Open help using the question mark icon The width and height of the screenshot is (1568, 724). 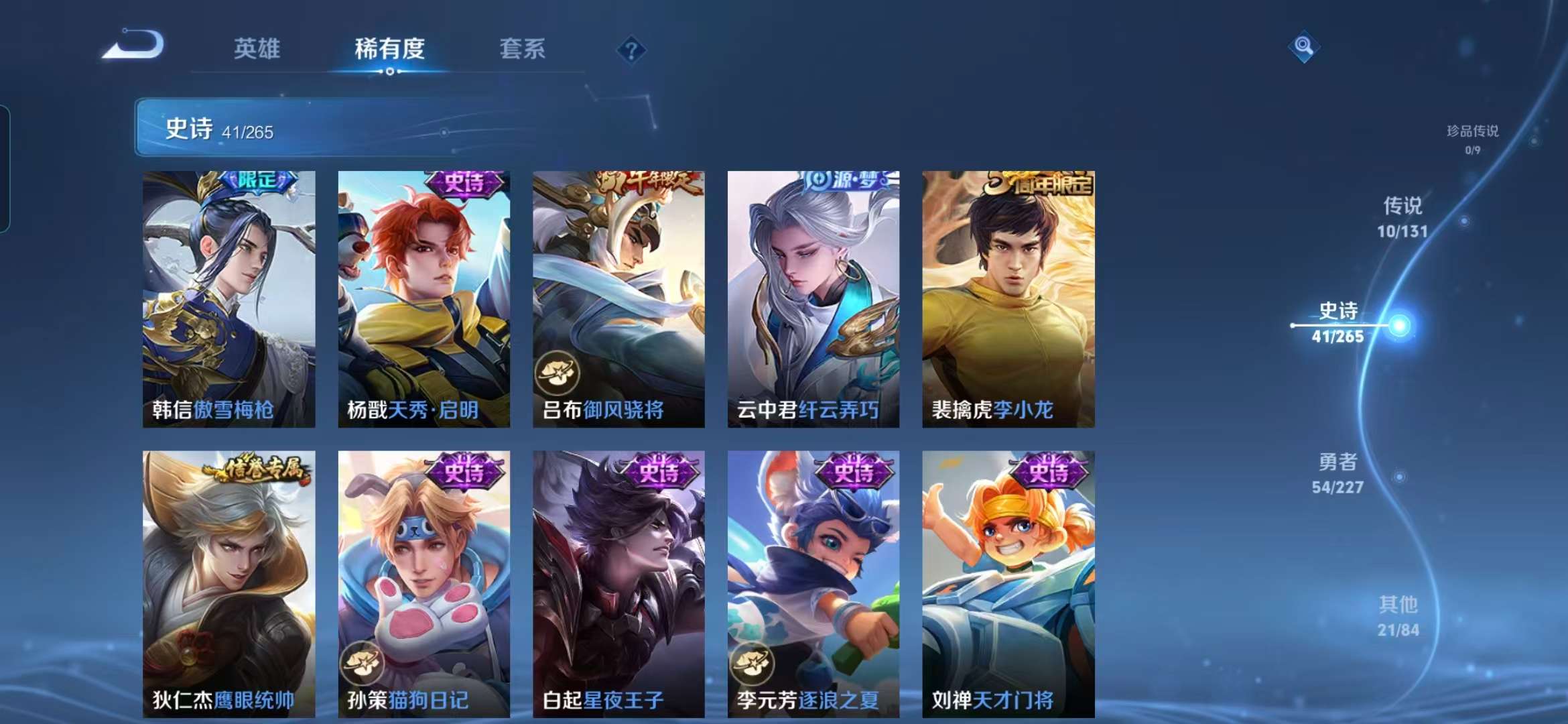pyautogui.click(x=631, y=48)
